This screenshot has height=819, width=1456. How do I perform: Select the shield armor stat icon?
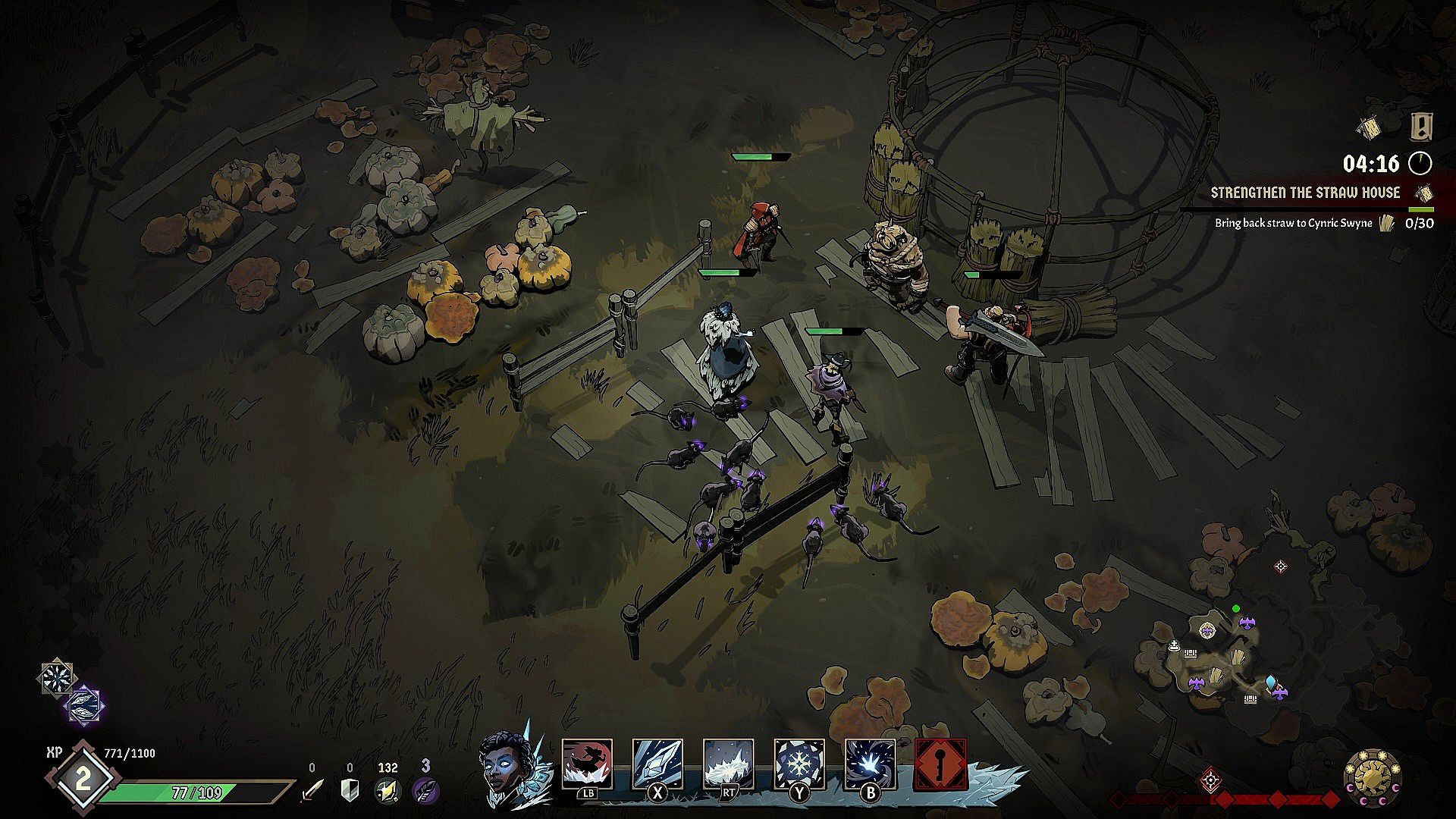click(349, 790)
